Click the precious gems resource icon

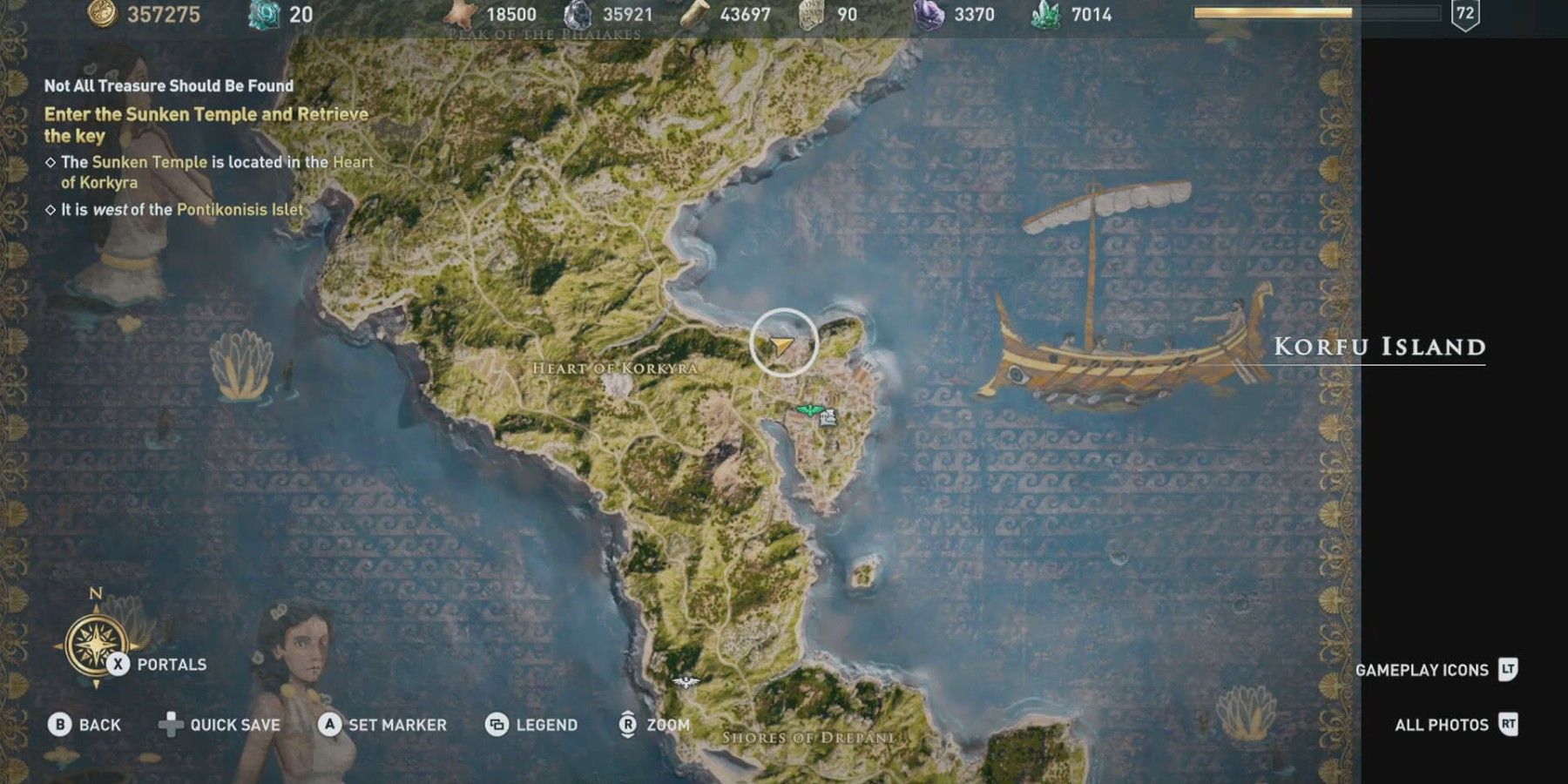(x=929, y=15)
